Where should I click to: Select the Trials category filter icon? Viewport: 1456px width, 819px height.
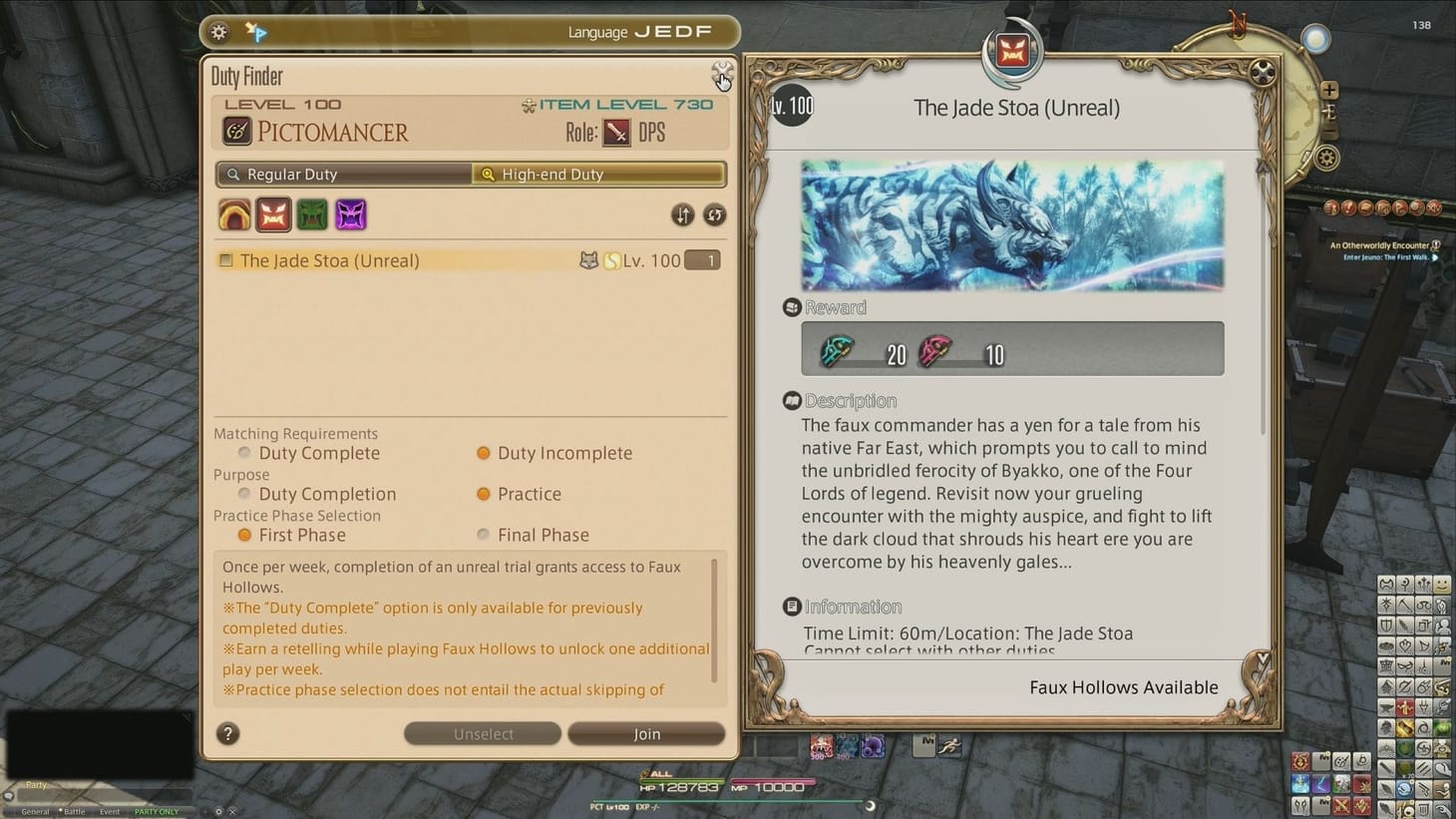tap(273, 214)
